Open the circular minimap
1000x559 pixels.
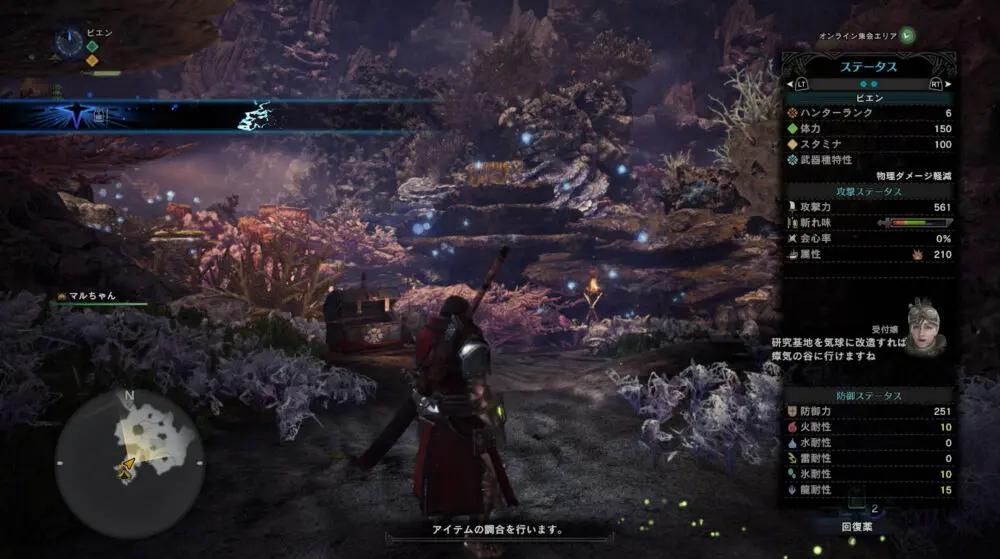pyautogui.click(x=129, y=464)
